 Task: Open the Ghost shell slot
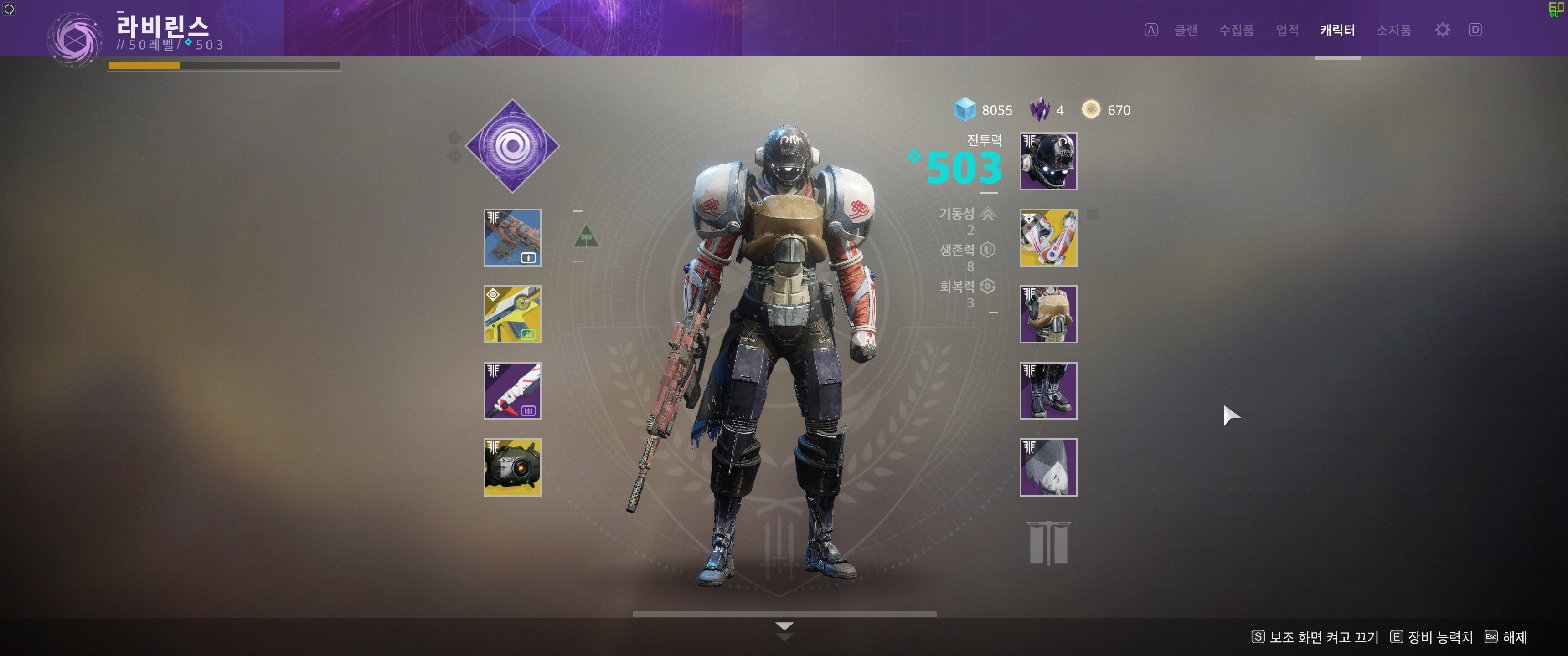click(x=512, y=467)
